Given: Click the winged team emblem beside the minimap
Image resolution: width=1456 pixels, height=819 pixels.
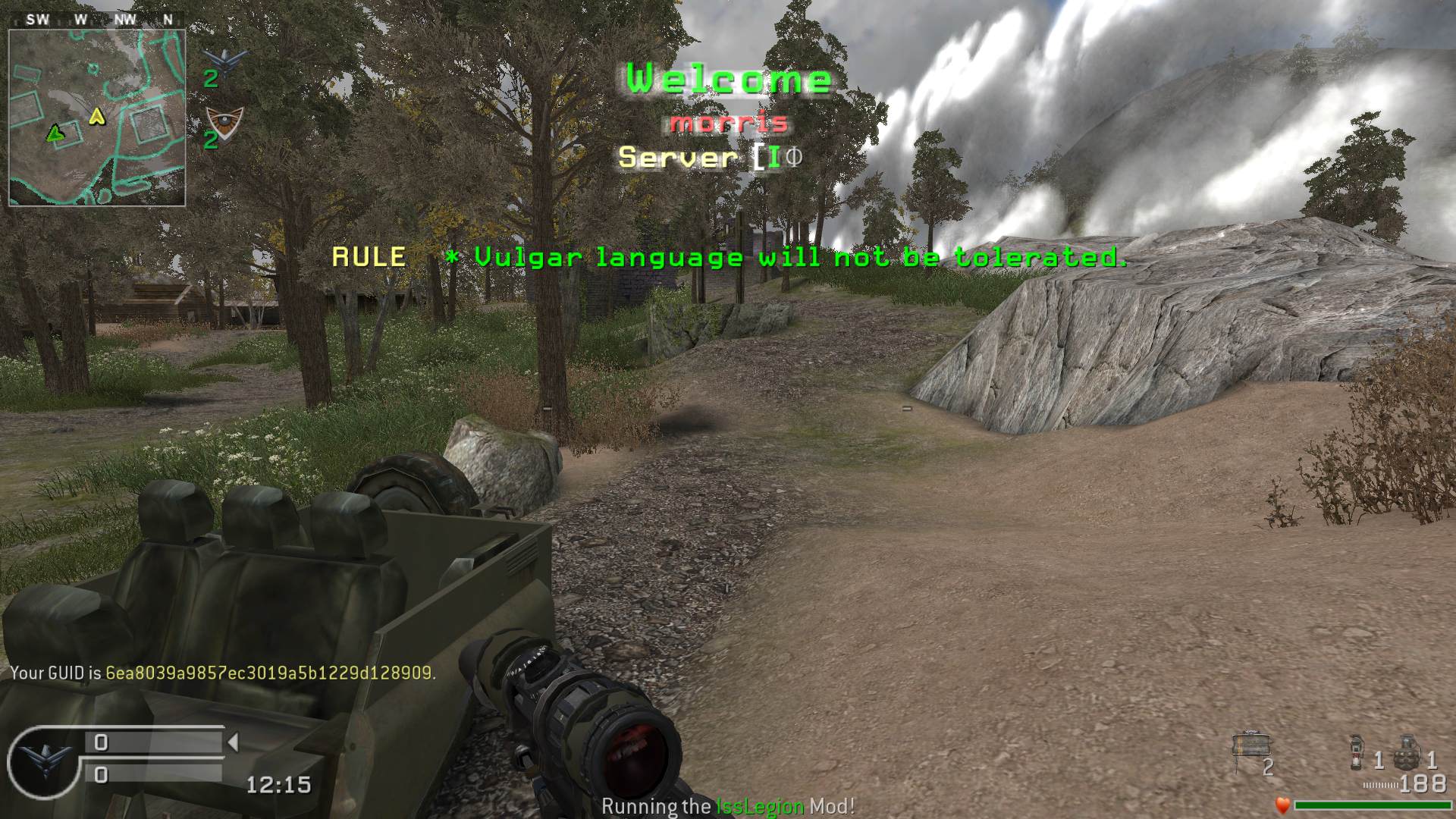Looking at the screenshot, I should (224, 58).
